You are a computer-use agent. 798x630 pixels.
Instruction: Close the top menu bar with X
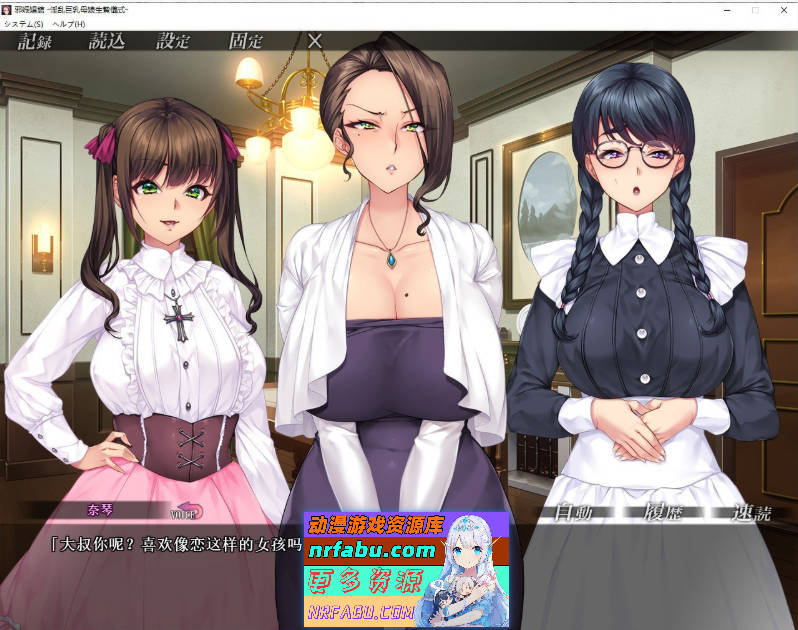point(315,41)
